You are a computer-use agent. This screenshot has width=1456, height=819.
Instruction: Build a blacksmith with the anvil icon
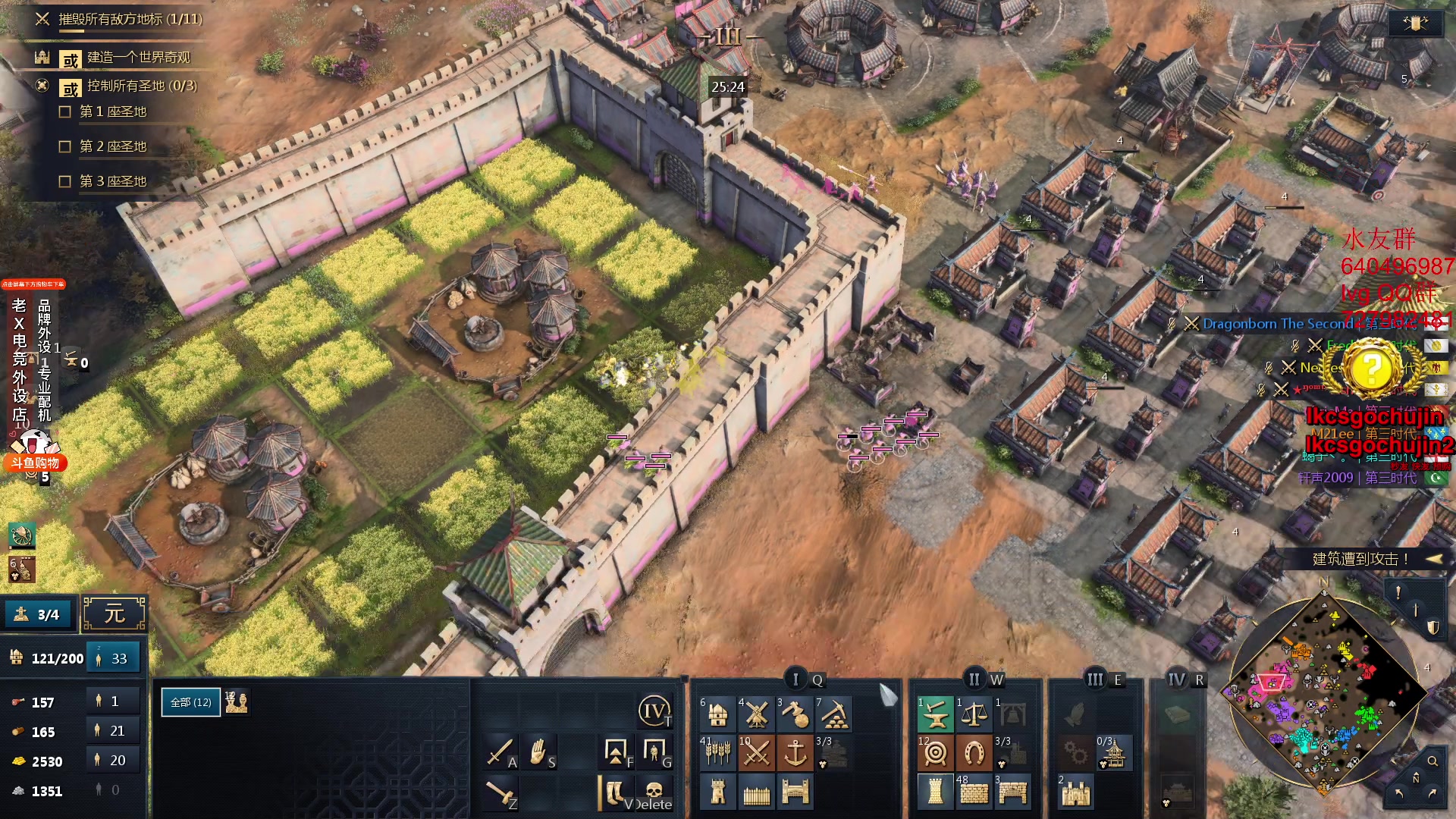click(935, 714)
